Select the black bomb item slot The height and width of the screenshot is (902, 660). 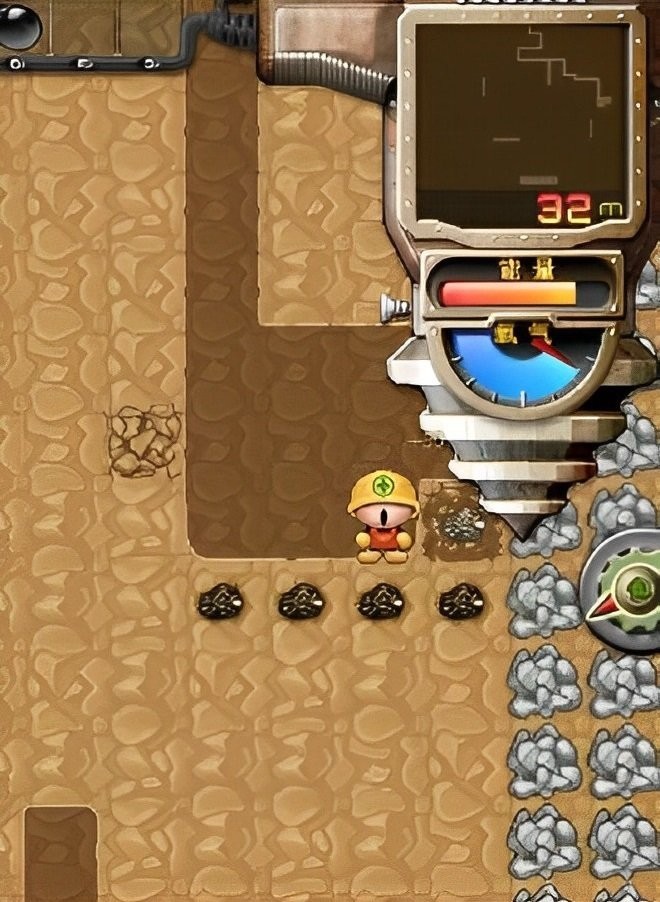coord(18,25)
